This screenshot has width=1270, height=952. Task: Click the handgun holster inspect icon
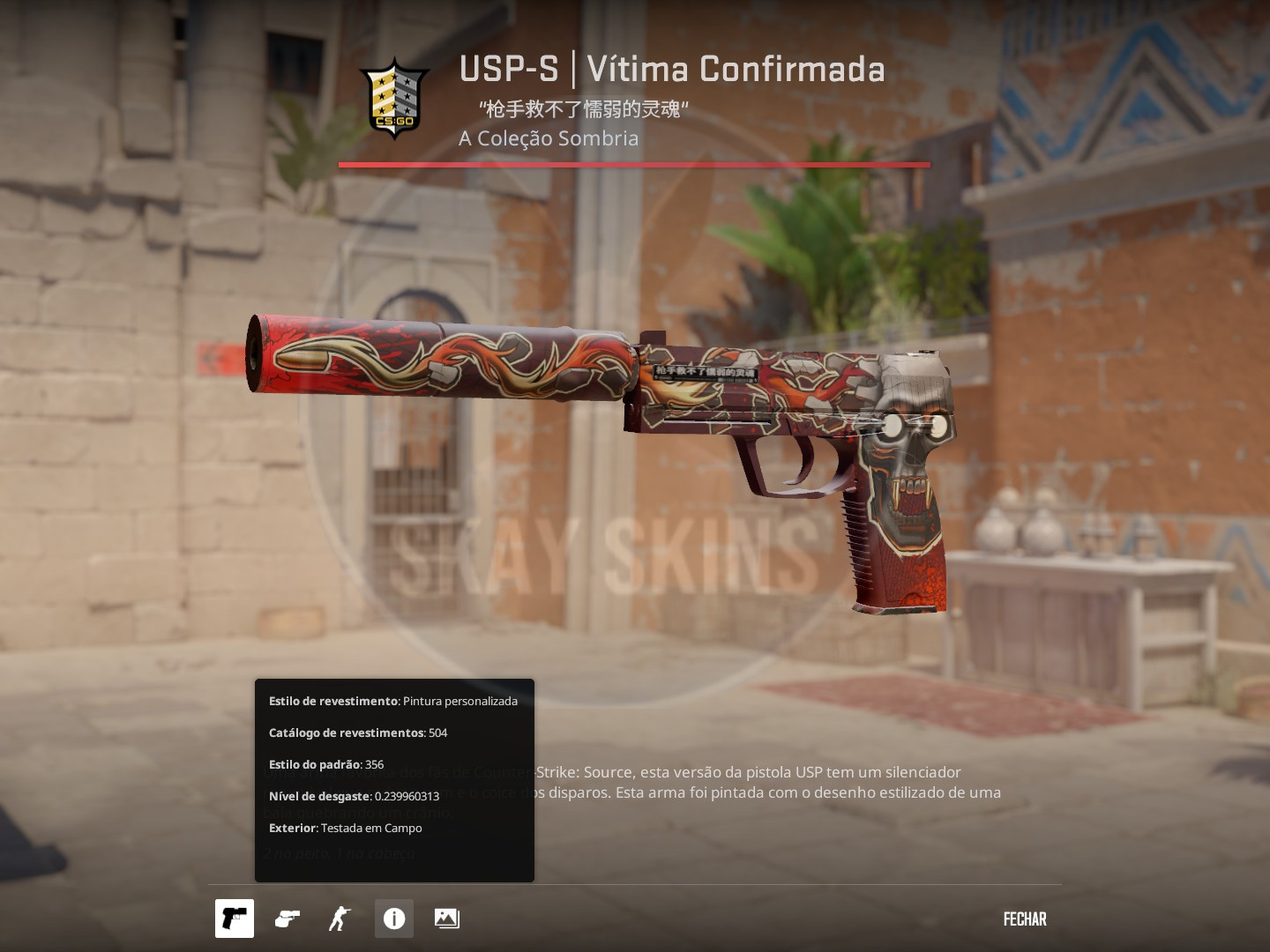click(x=286, y=919)
